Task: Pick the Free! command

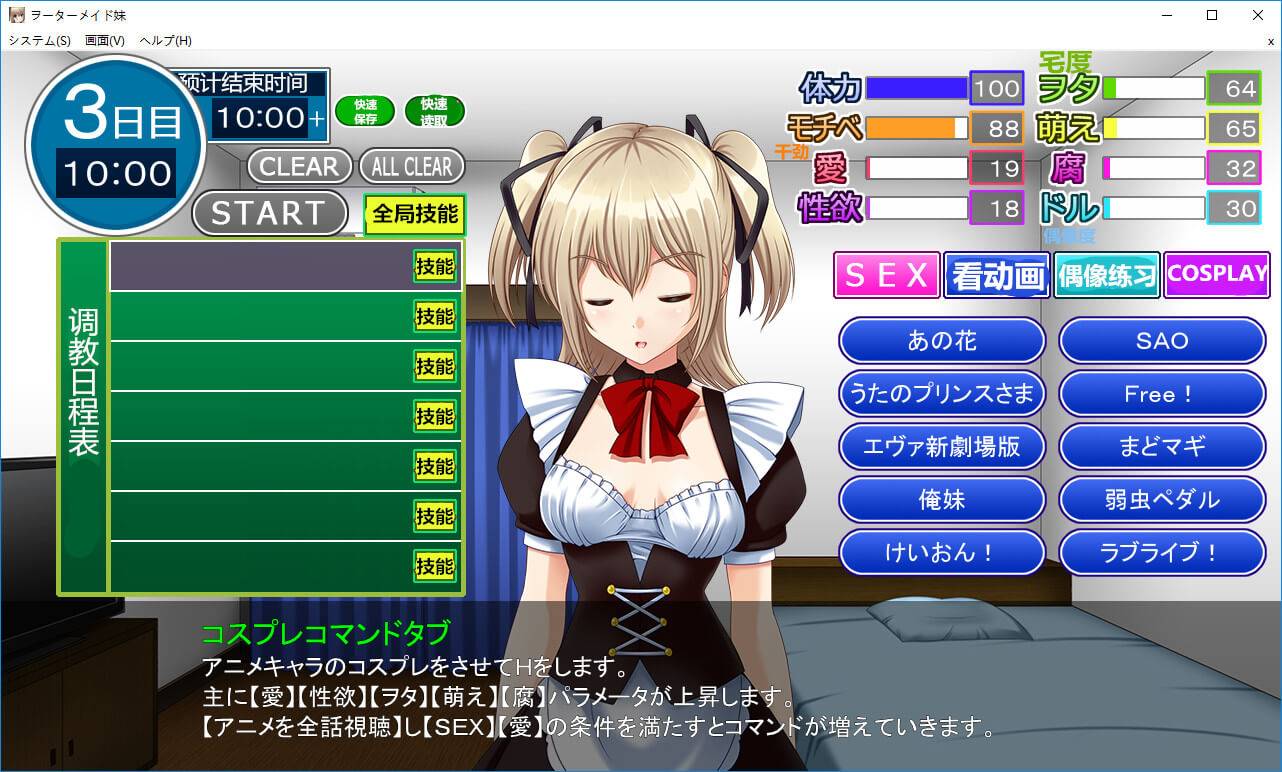Action: [1162, 394]
